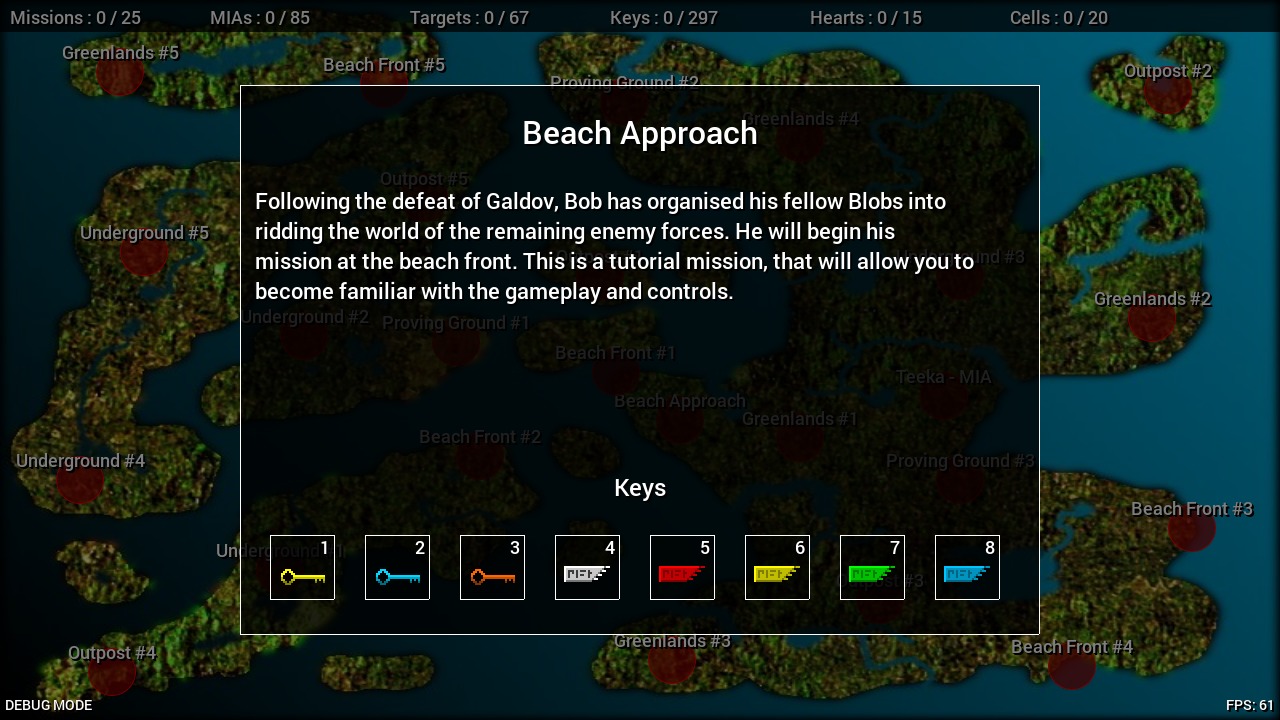
Task: Select the Greenlands #2 mission marker
Action: click(x=1152, y=320)
